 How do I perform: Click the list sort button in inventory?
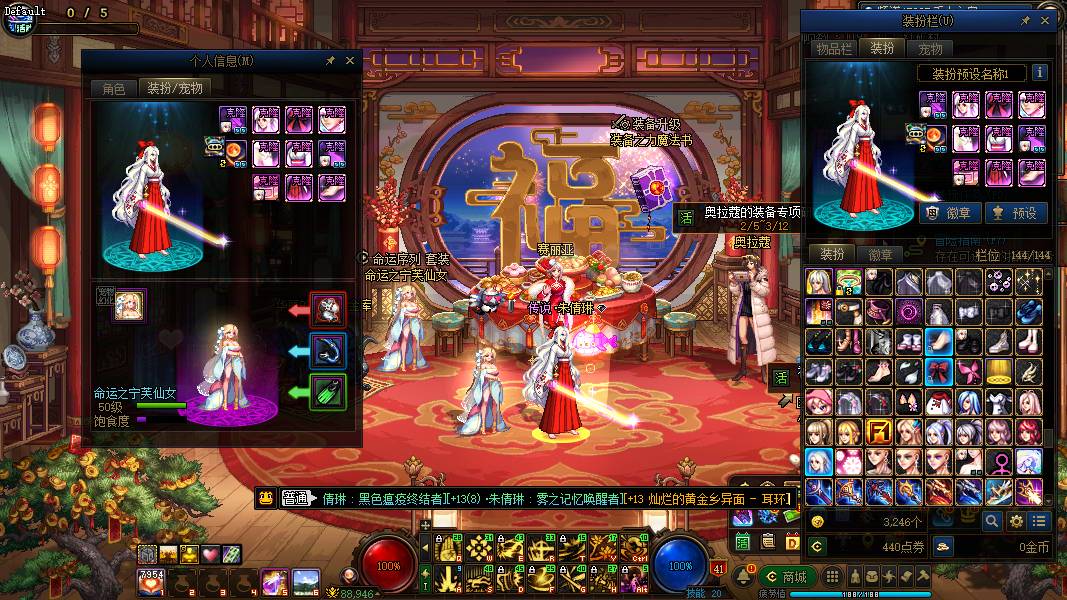1040,521
